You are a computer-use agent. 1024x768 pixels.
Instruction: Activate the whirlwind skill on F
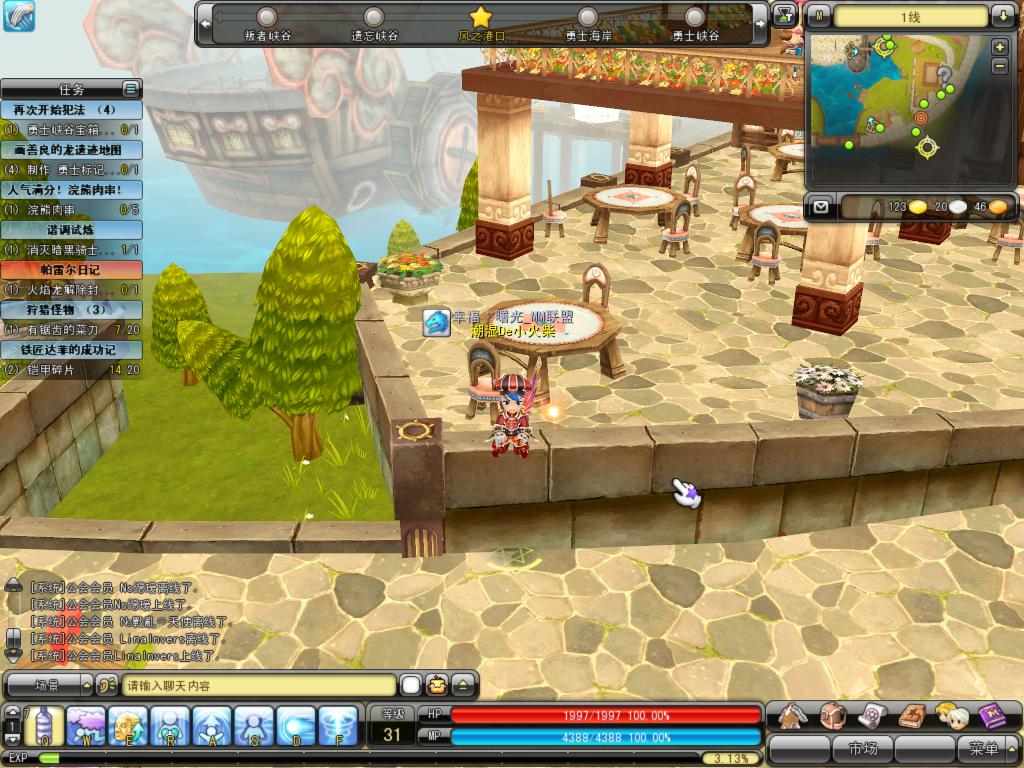click(339, 726)
